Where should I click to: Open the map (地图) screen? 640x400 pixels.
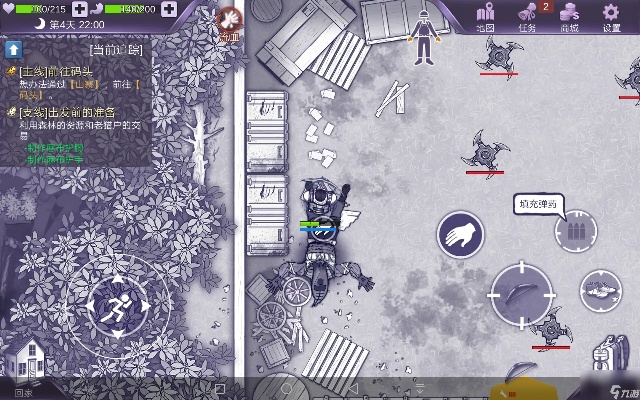(486, 17)
